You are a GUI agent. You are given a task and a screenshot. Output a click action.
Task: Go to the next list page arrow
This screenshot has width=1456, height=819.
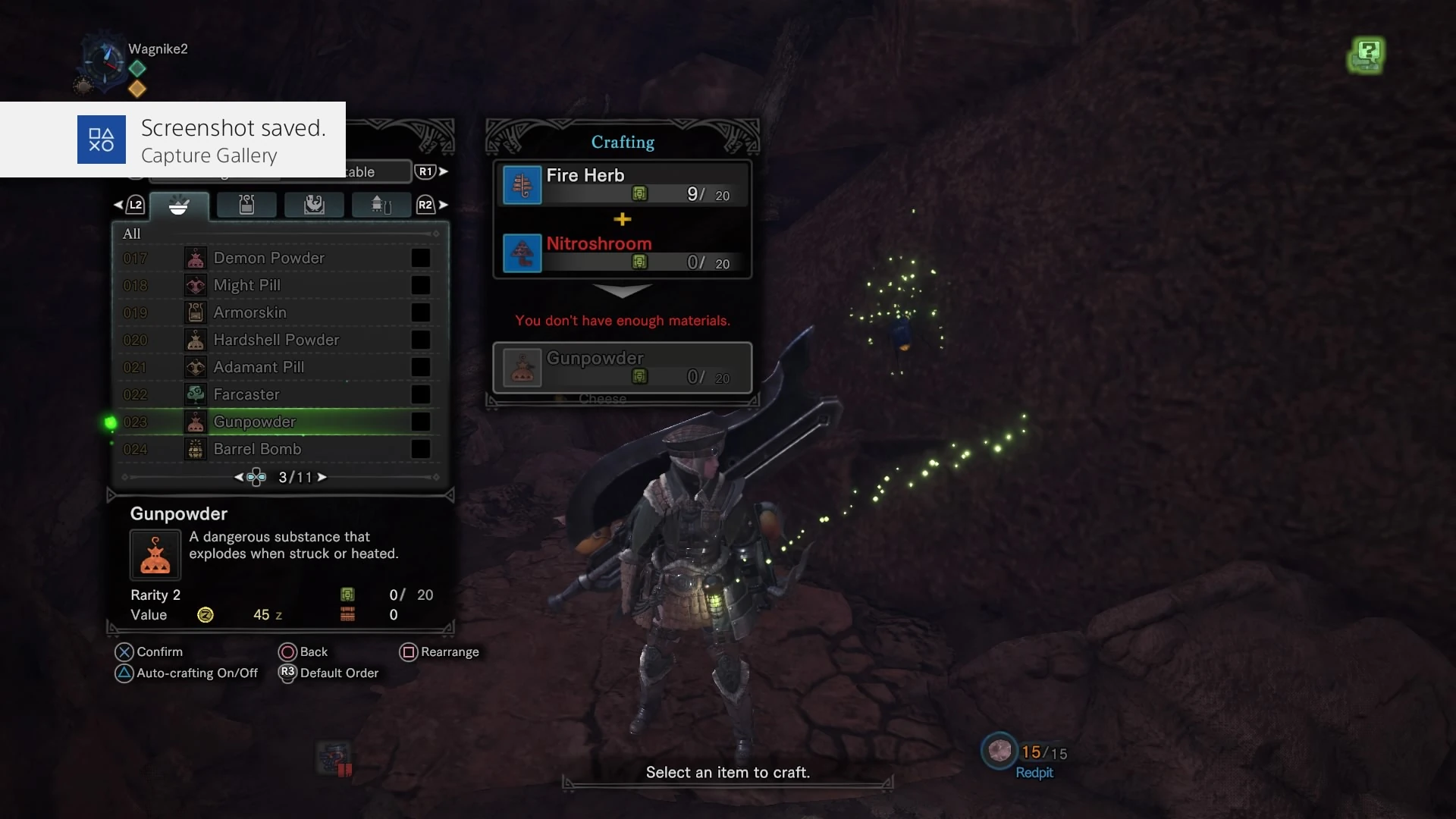coord(322,477)
